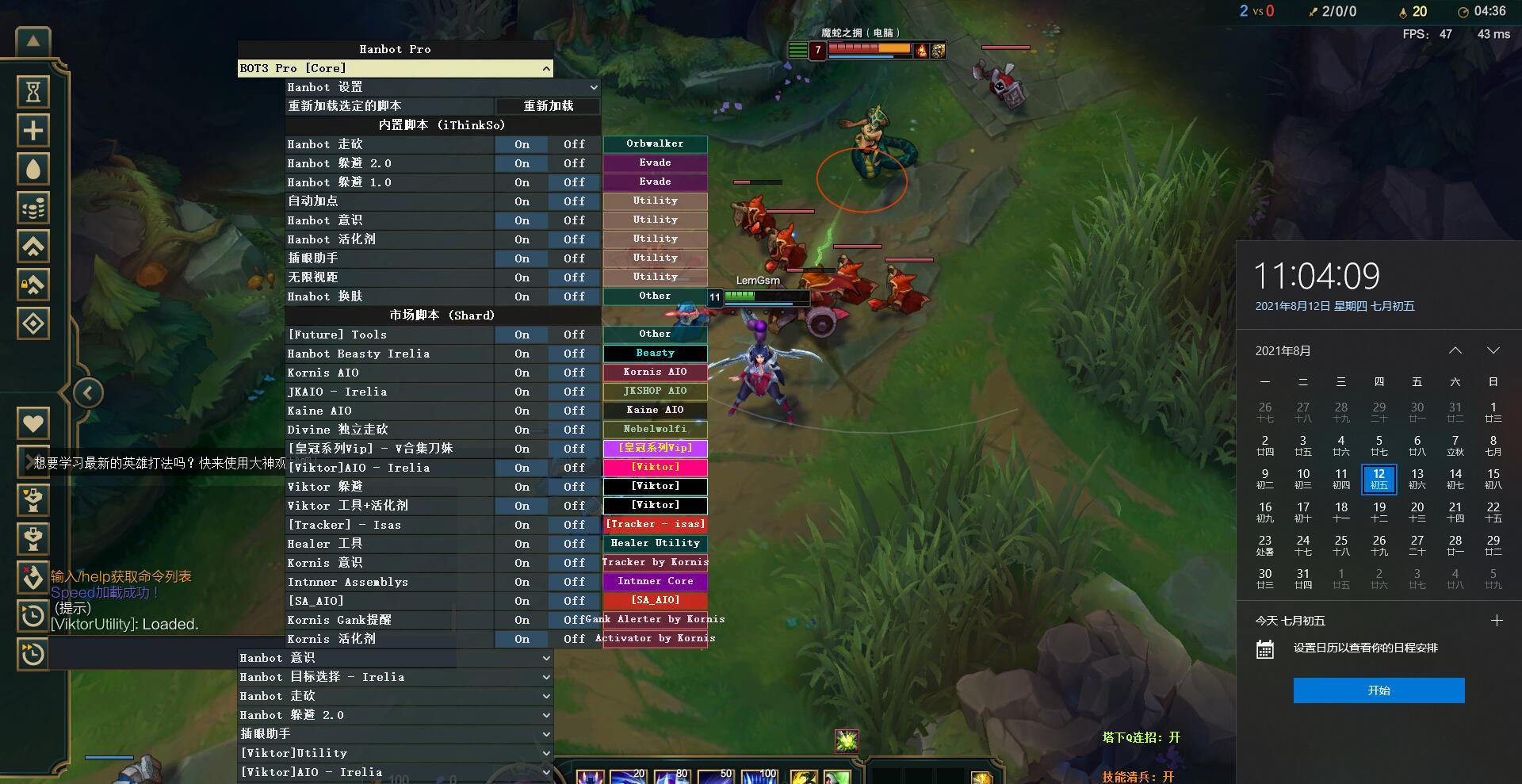1522x784 pixels.
Task: Expand the Hanbot 设置 dropdown row
Action: point(593,87)
